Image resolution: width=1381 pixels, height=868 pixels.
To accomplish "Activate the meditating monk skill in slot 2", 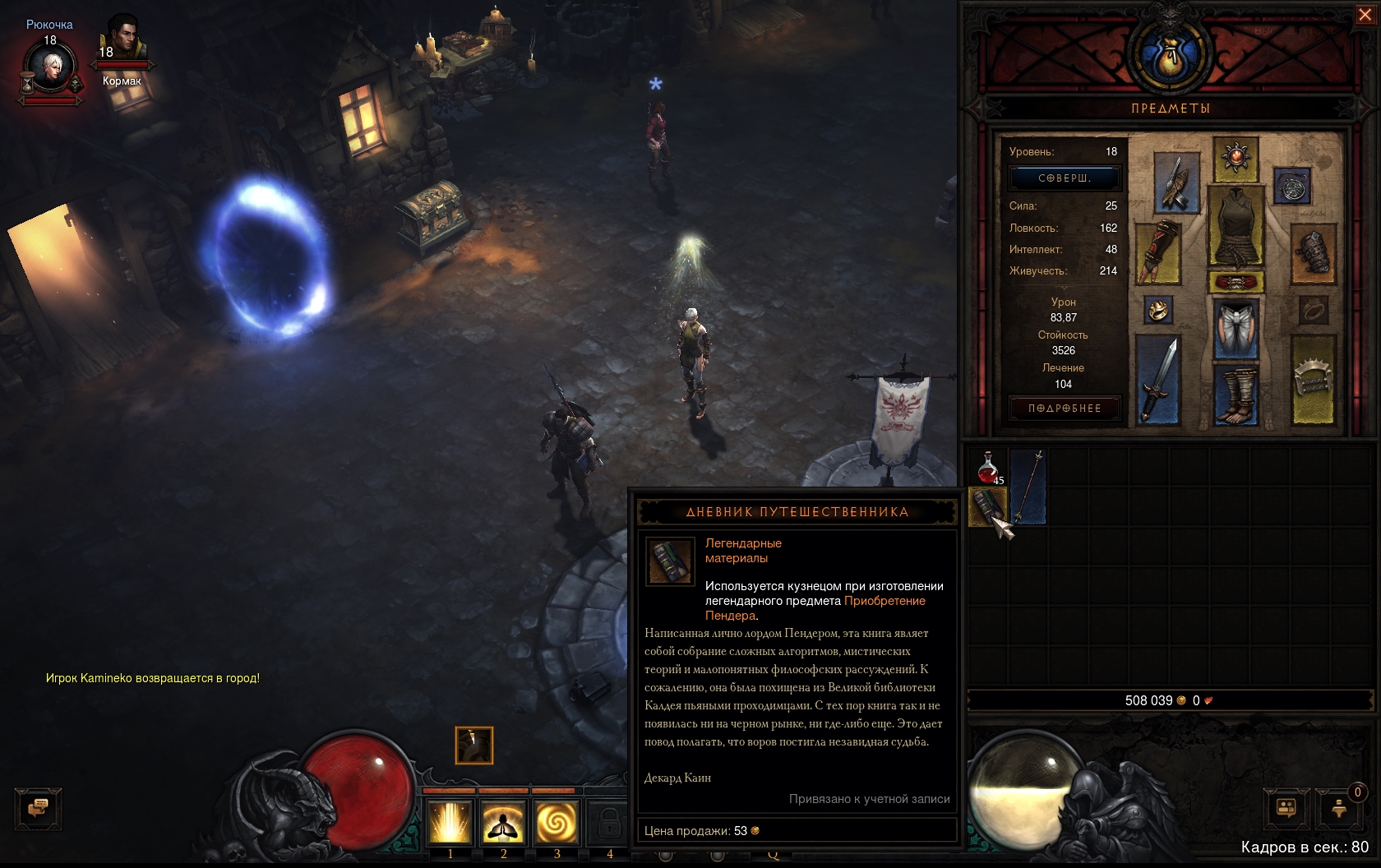I will pos(504,822).
